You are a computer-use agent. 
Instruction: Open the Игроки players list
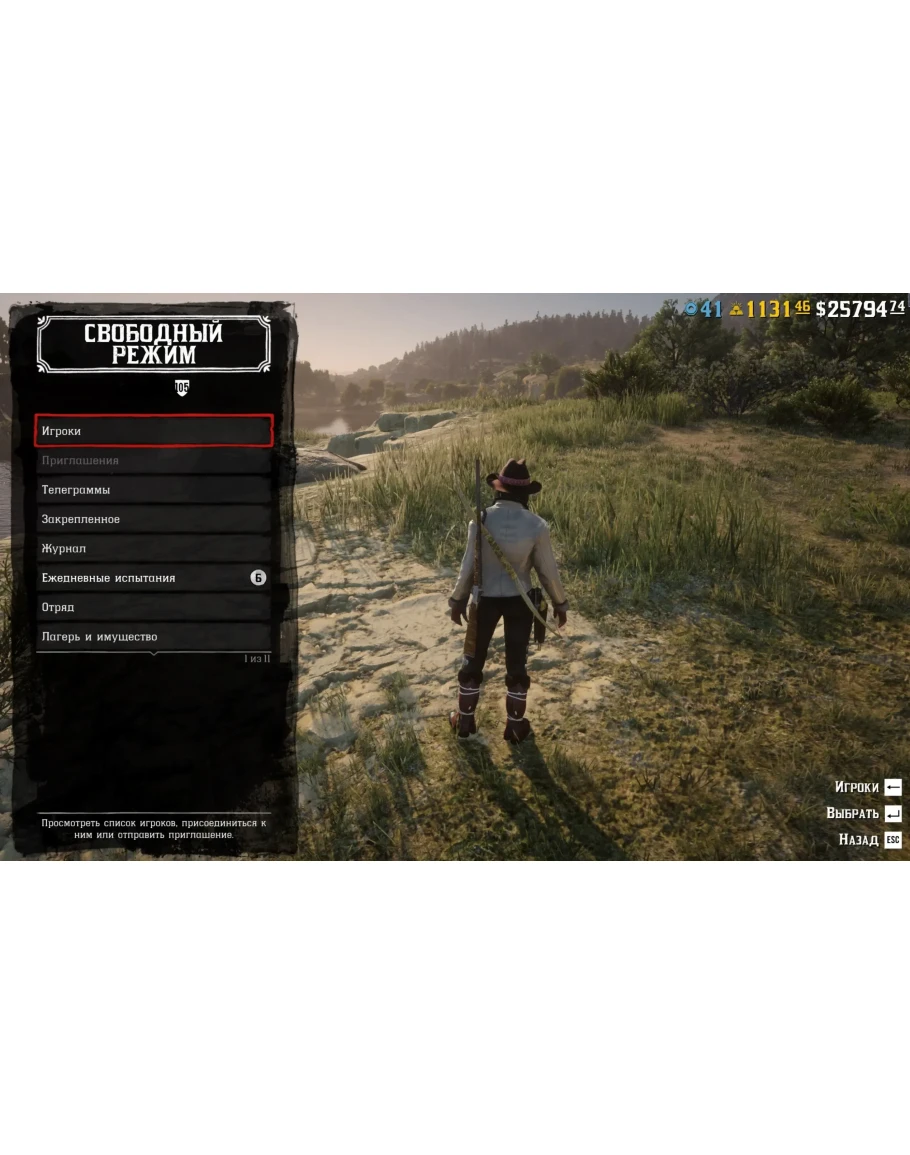(x=153, y=431)
